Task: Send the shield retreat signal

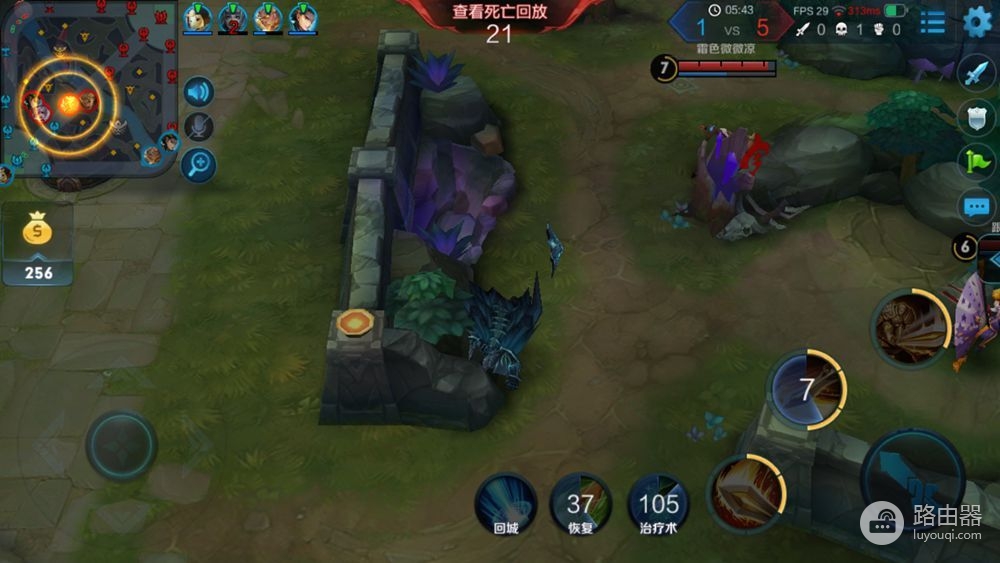Action: 975,116
